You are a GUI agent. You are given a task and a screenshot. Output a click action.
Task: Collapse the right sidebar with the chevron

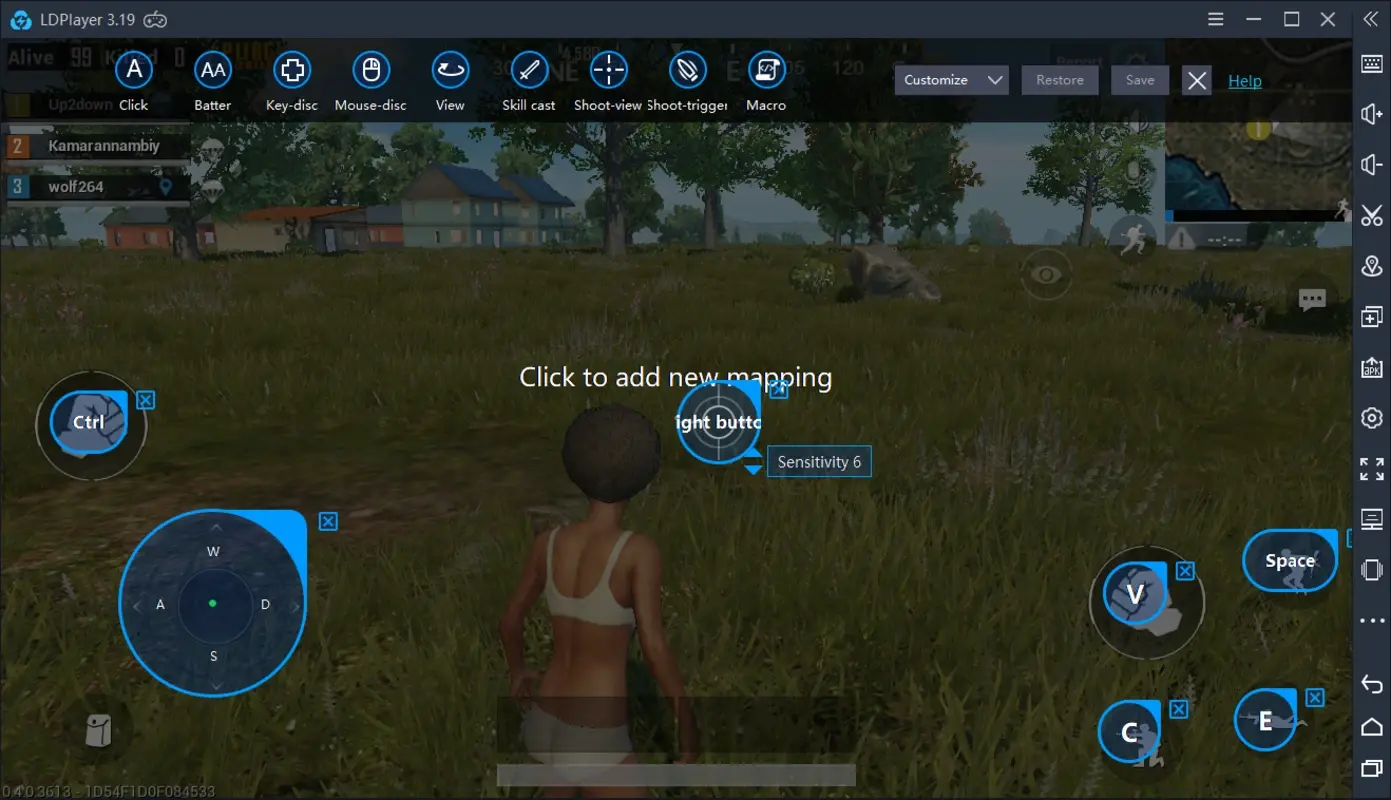click(x=1372, y=18)
